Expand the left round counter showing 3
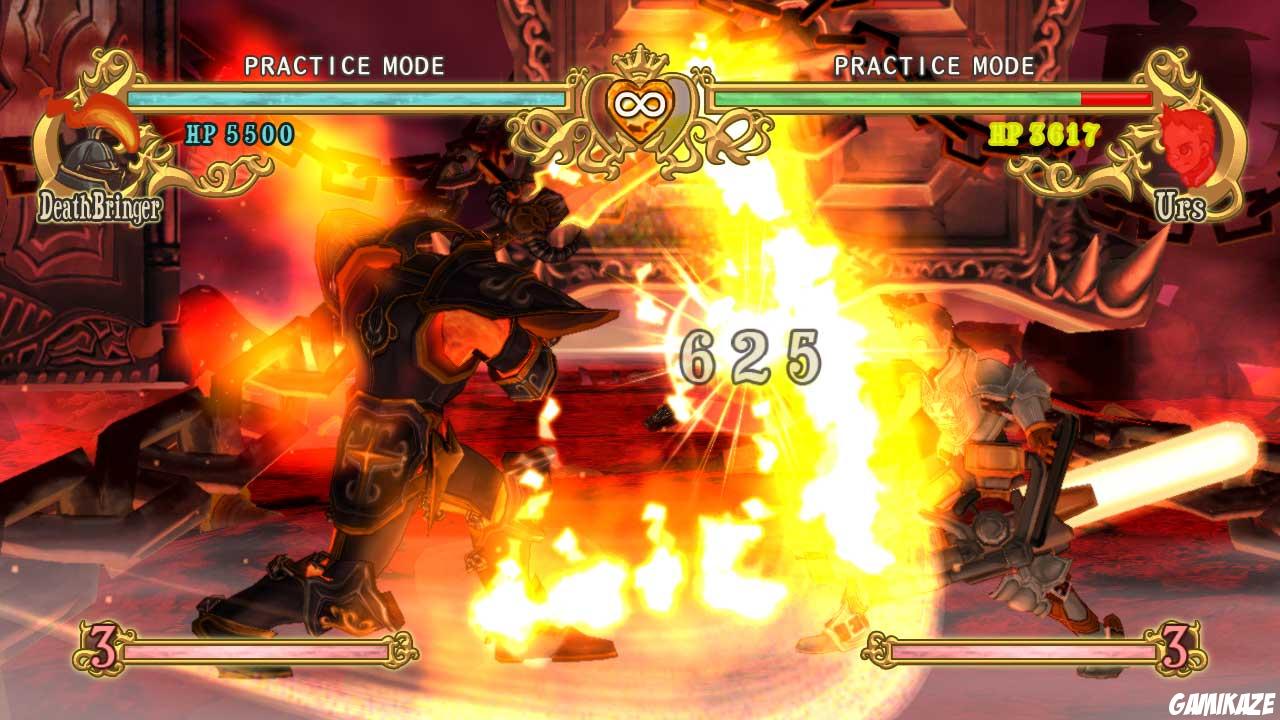1280x720 pixels. click(104, 650)
